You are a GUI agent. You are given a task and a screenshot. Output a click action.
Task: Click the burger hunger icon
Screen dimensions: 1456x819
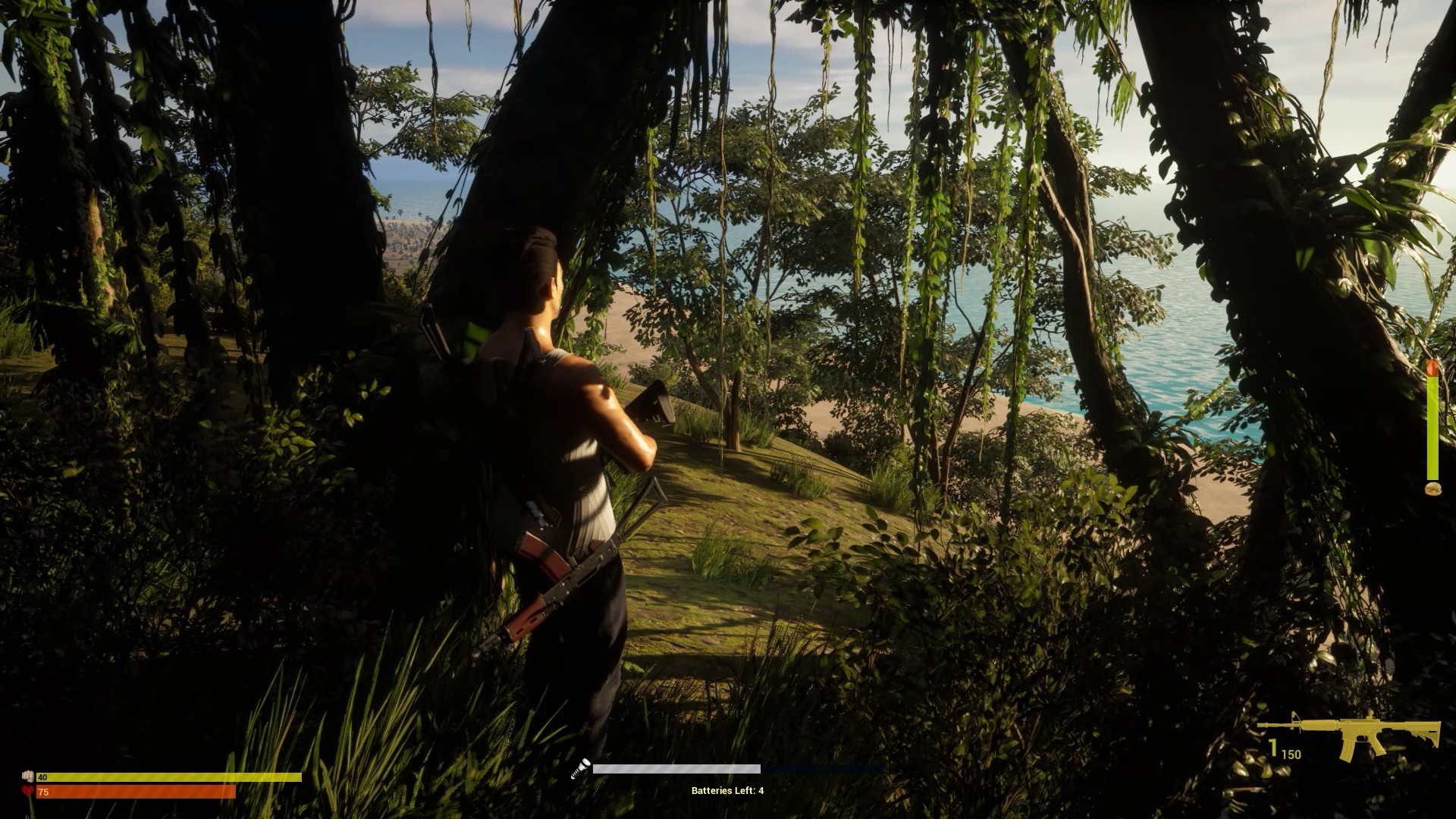(1432, 490)
